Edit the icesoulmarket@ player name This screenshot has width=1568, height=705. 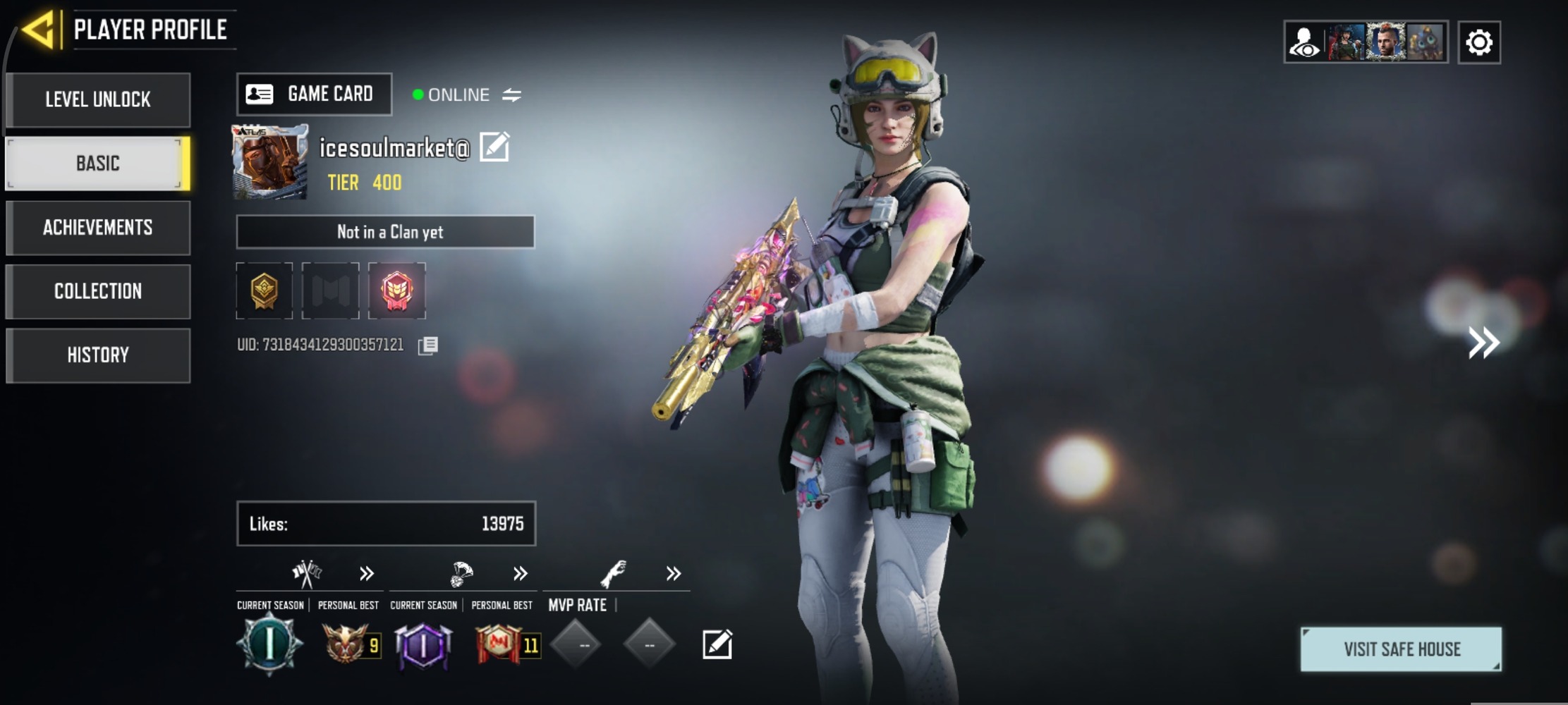click(x=494, y=147)
